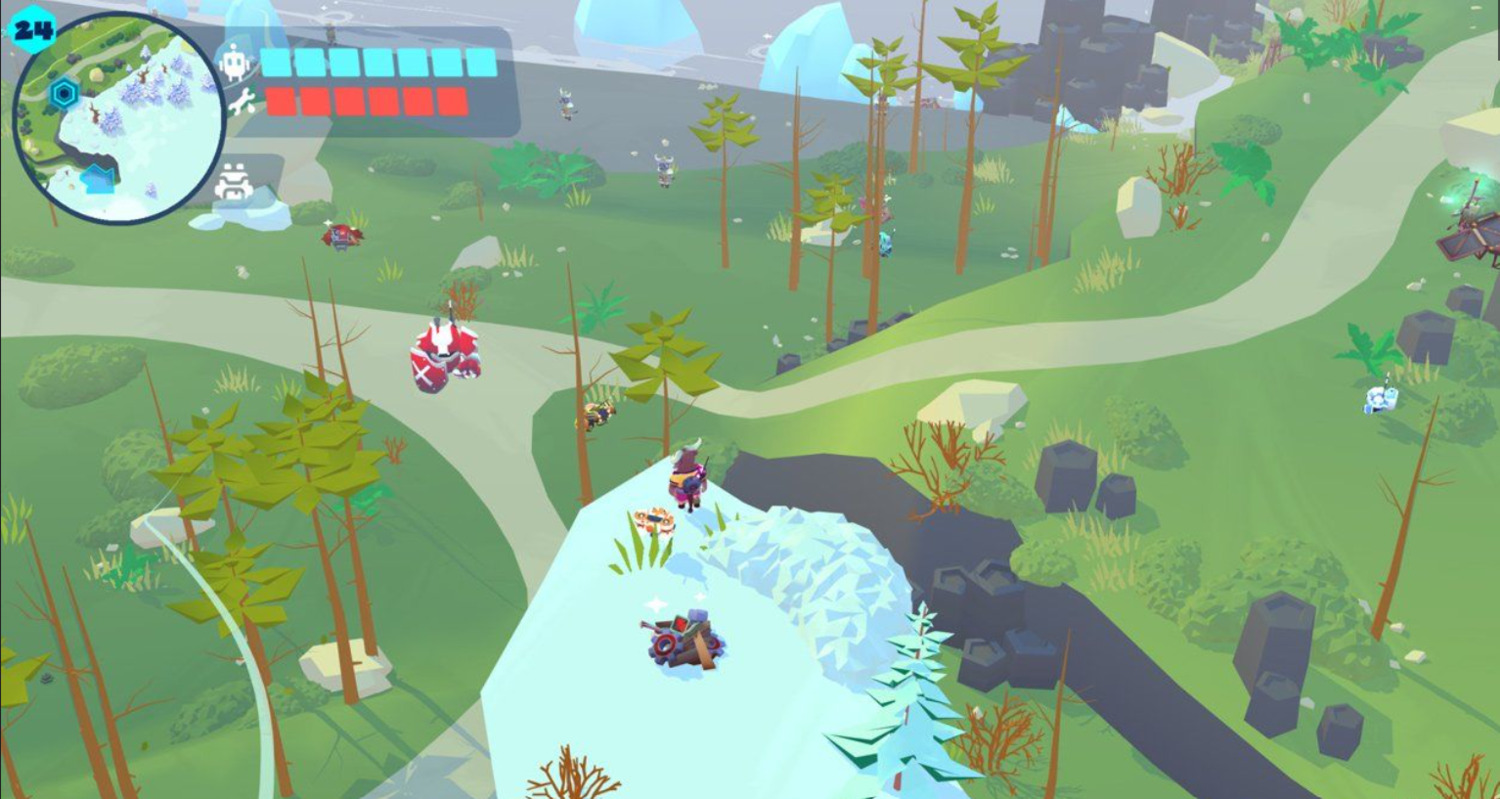Image resolution: width=1500 pixels, height=799 pixels.
Task: Click the wrench icon beside the red bar
Action: point(241,101)
